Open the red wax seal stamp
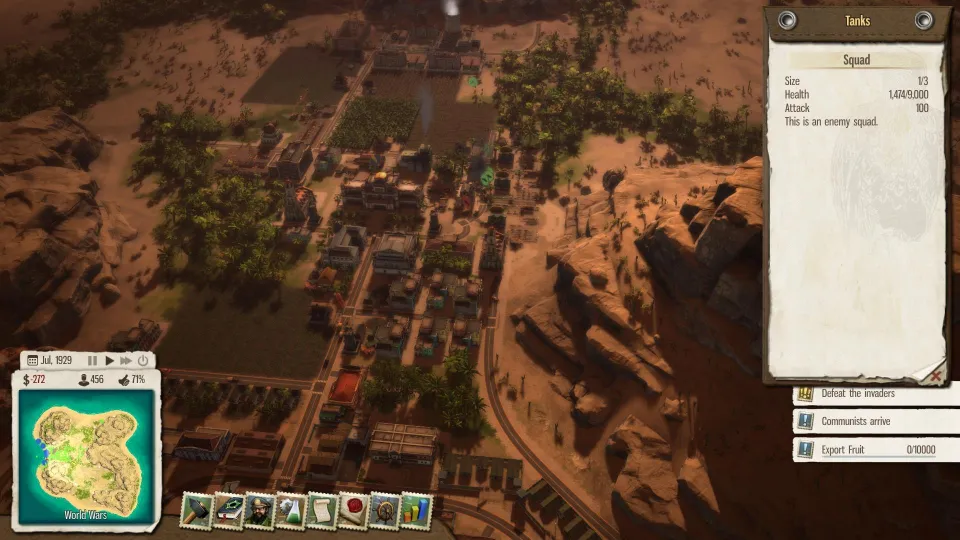The width and height of the screenshot is (960, 540). point(353,511)
